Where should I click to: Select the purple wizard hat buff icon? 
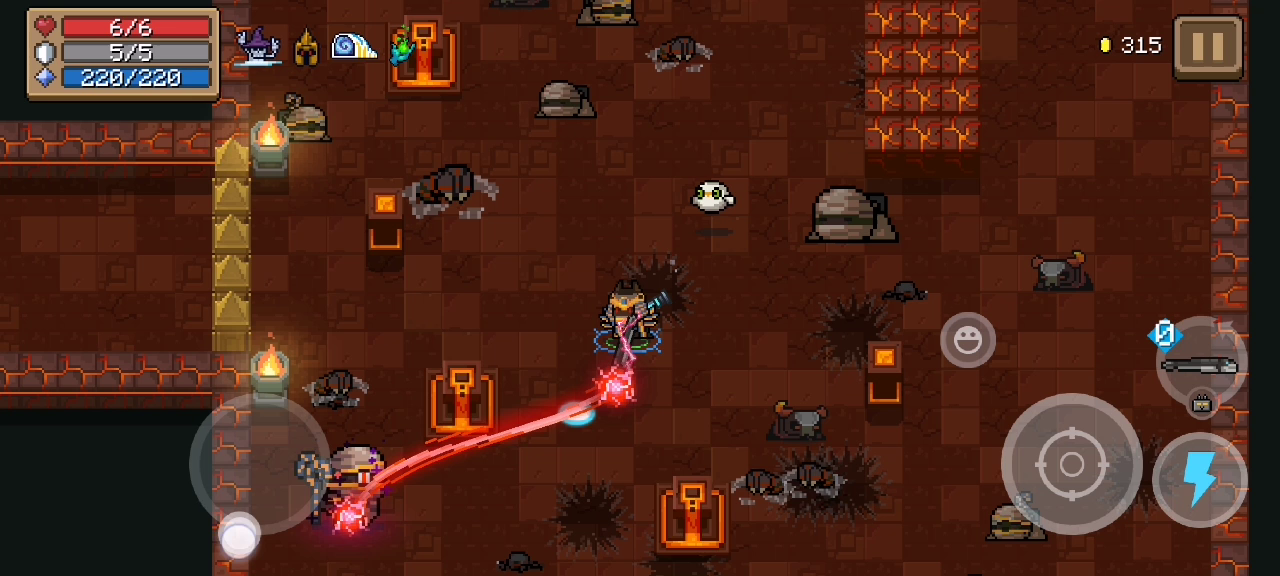tap(257, 47)
